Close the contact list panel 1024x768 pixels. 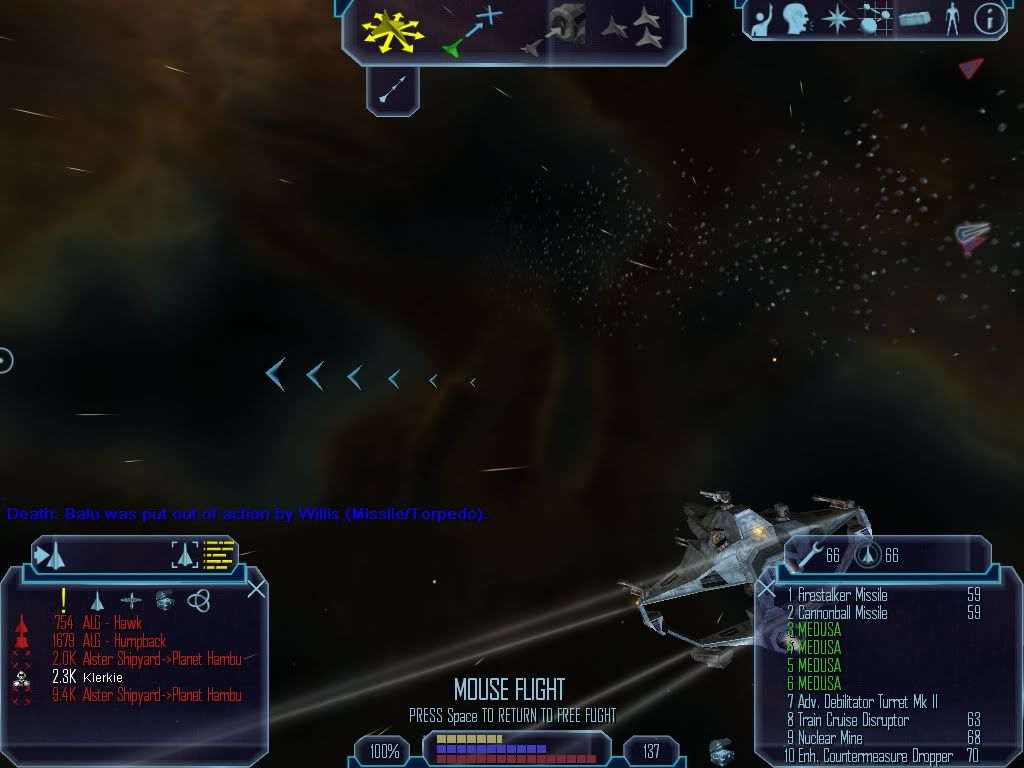(256, 588)
